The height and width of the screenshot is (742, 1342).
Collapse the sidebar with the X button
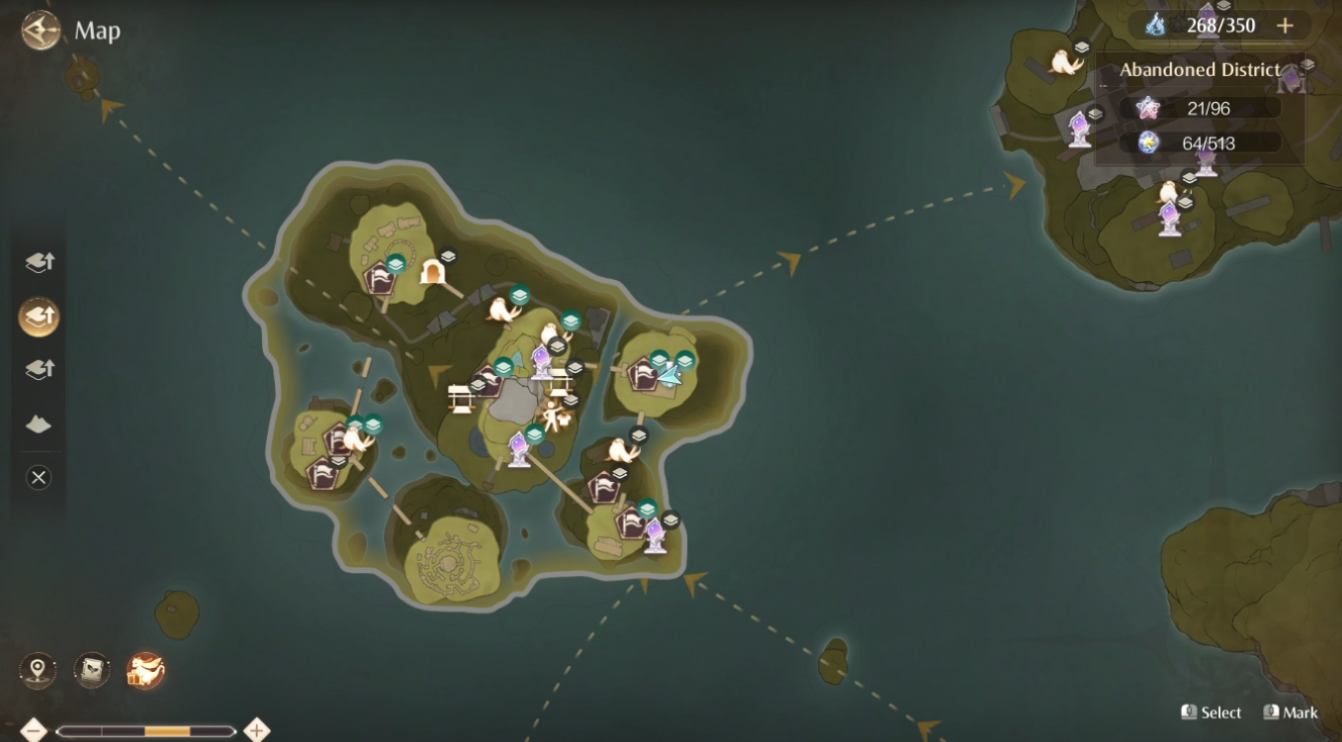click(x=38, y=477)
